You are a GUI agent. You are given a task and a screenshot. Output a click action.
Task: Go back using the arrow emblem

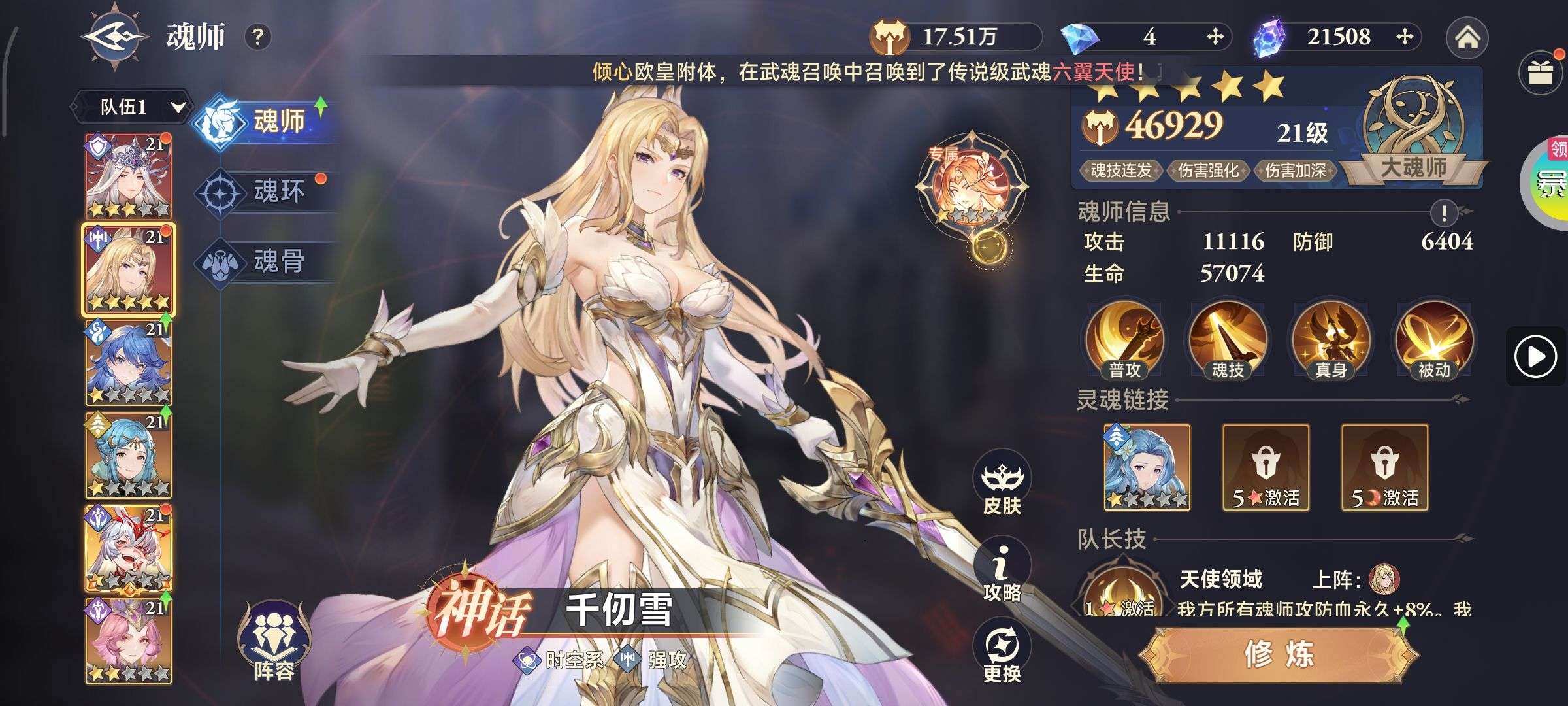(116, 37)
